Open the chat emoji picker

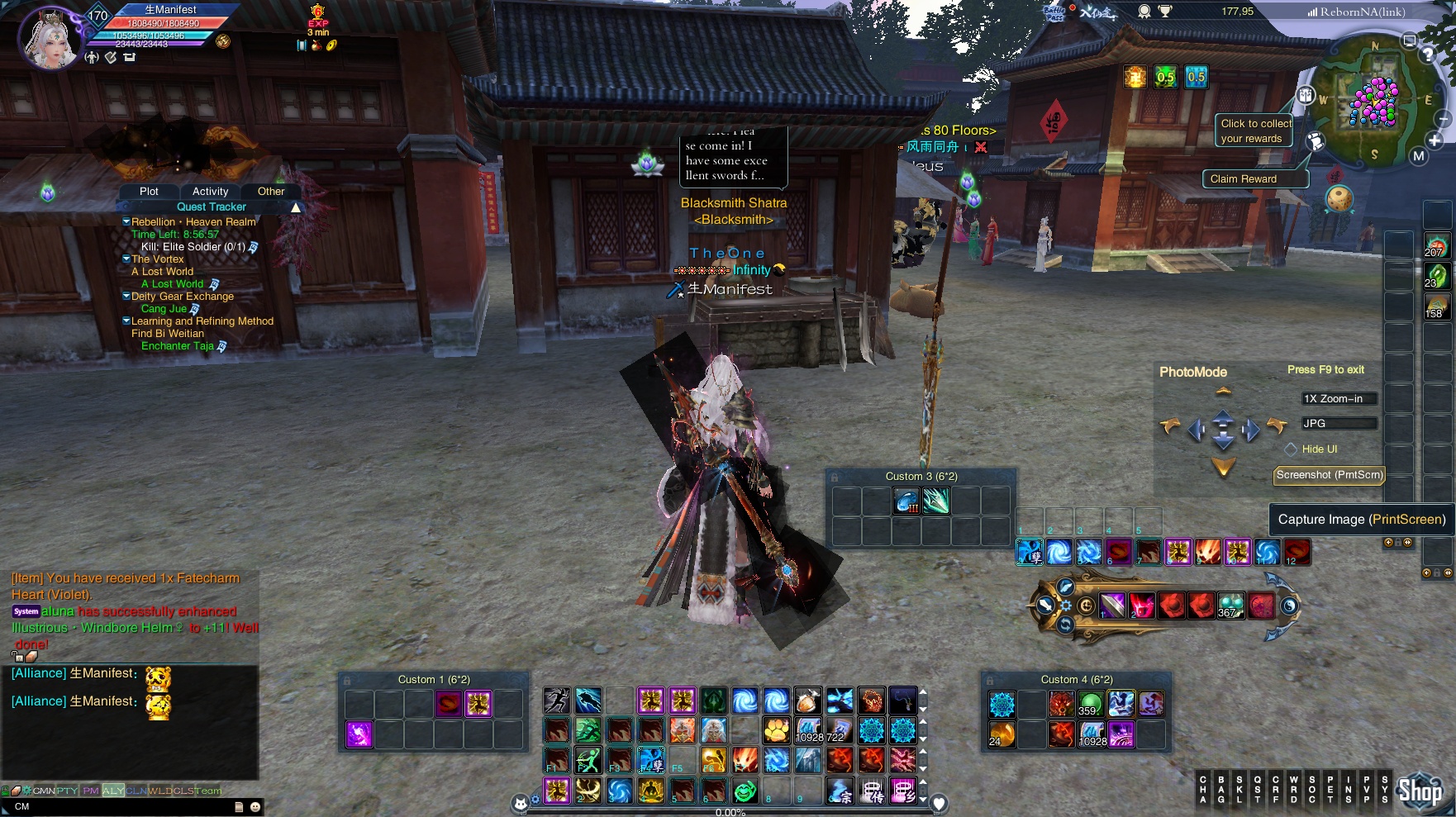coord(255,806)
